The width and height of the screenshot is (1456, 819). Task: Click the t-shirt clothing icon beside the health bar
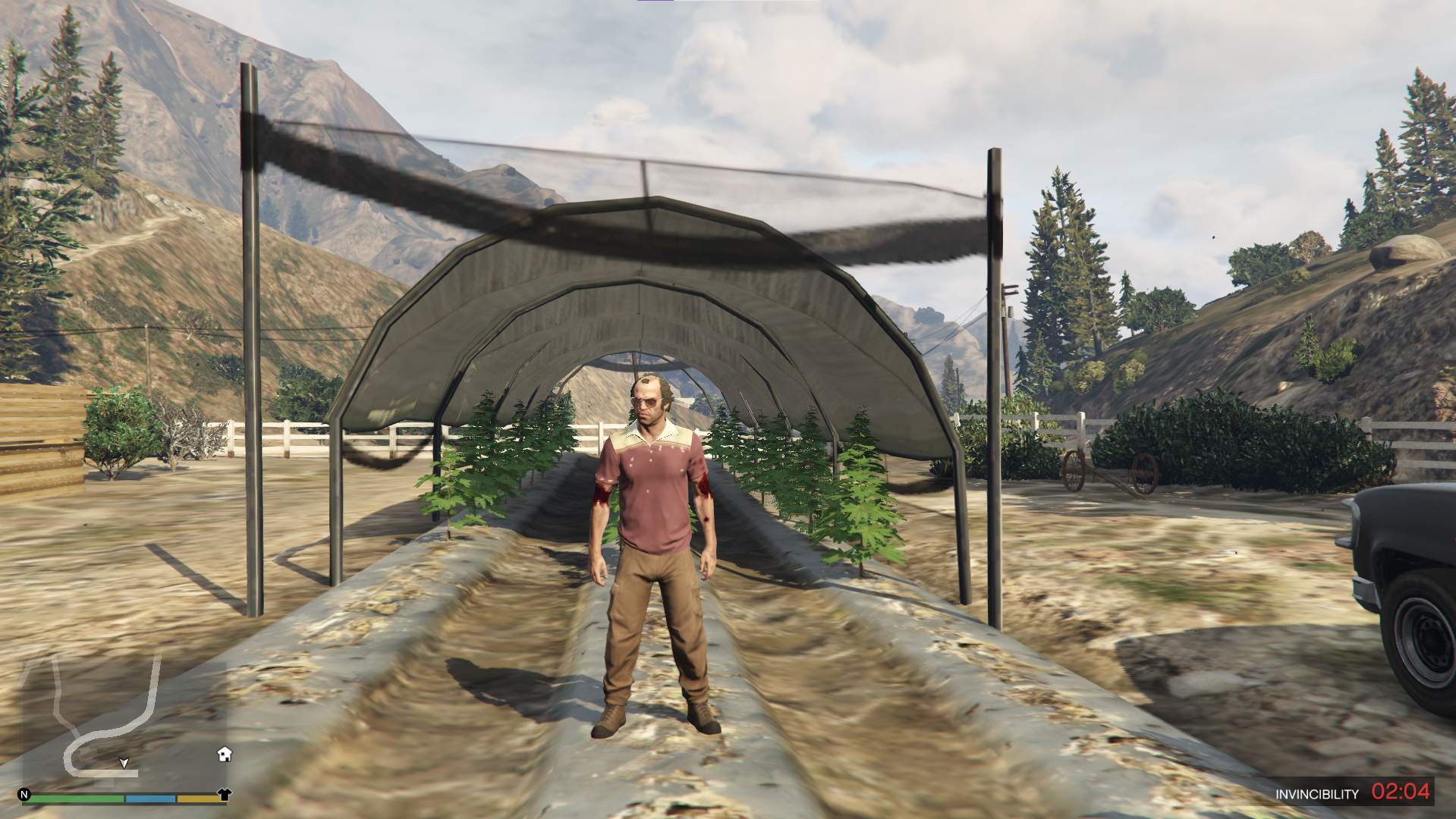point(224,795)
